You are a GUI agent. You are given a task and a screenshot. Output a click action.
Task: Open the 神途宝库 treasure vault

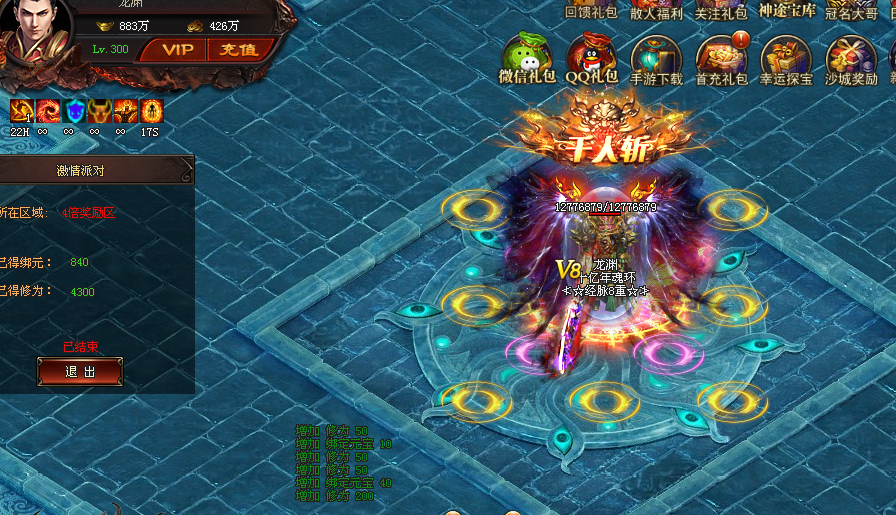(787, 11)
